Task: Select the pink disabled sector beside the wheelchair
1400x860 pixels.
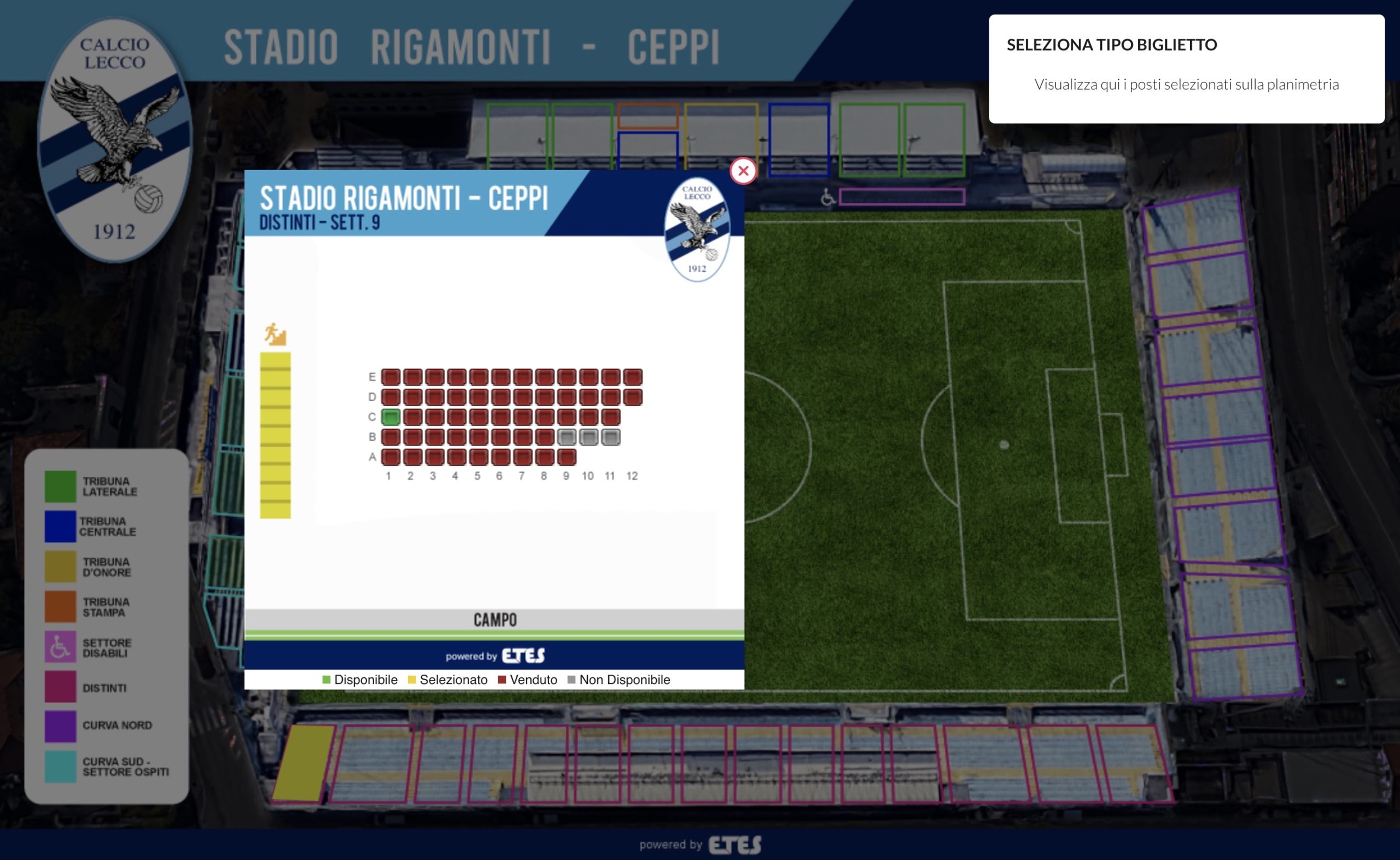Action: 902,197
